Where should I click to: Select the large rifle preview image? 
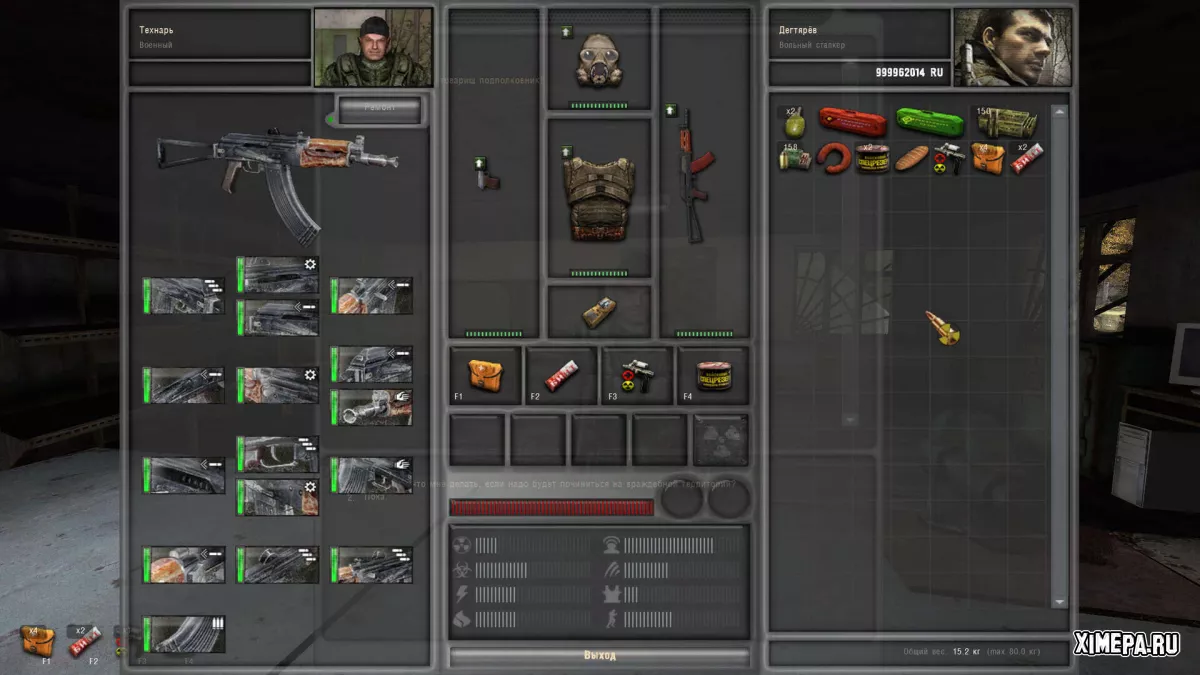pyautogui.click(x=277, y=175)
